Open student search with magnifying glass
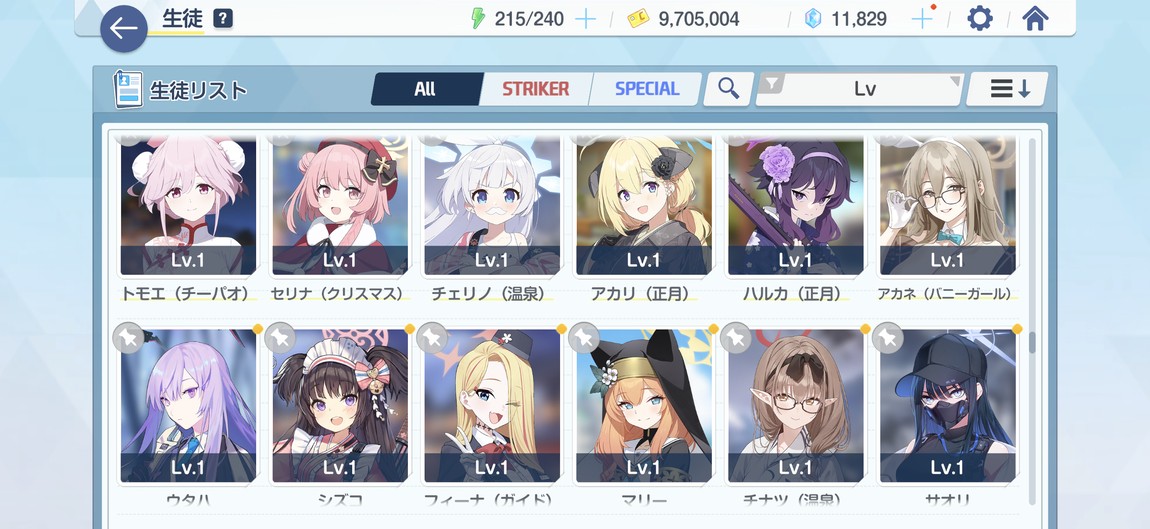Screen dimensions: 1150x529 point(728,89)
